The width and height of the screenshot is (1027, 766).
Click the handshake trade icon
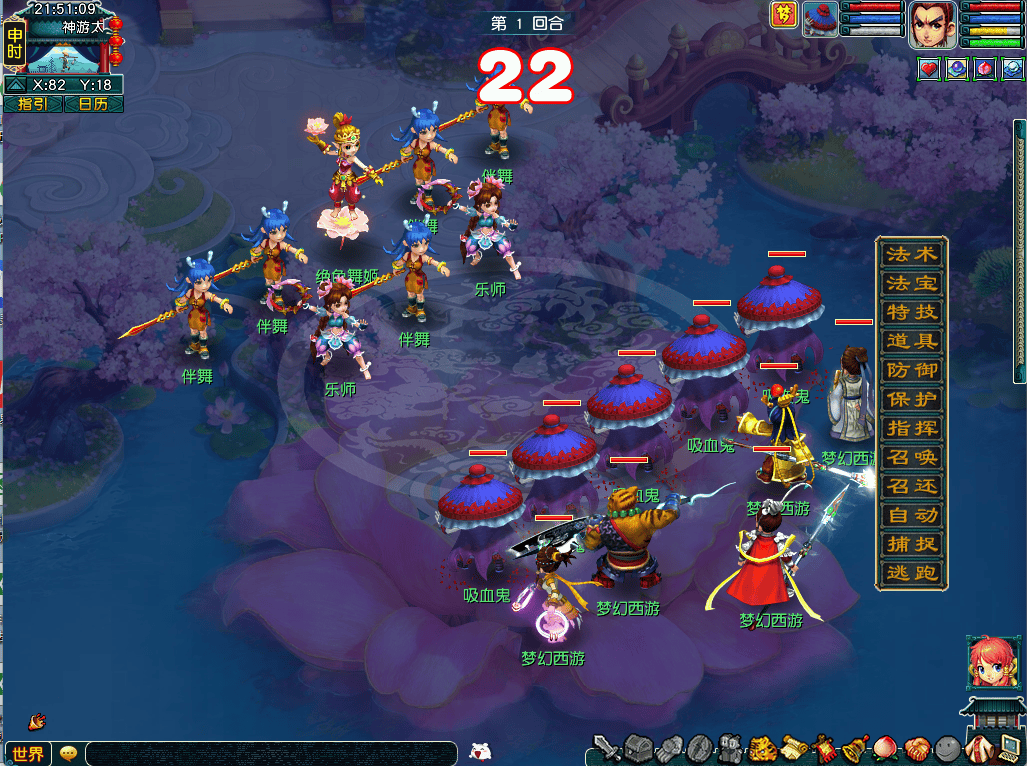pos(918,748)
